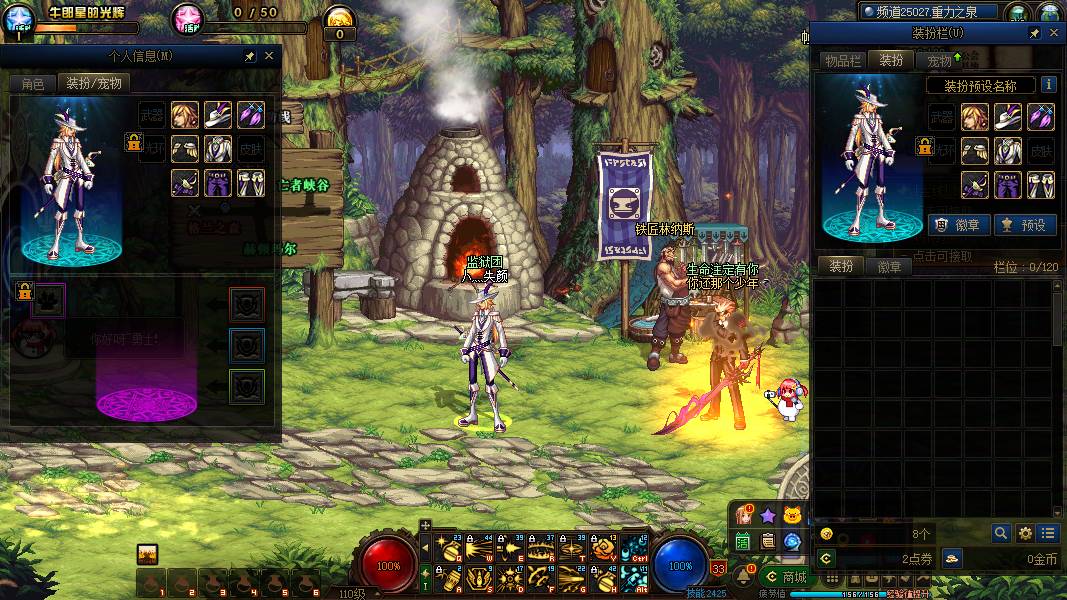Open the gear settings button in inventory
The width and height of the screenshot is (1067, 600).
tap(1025, 533)
